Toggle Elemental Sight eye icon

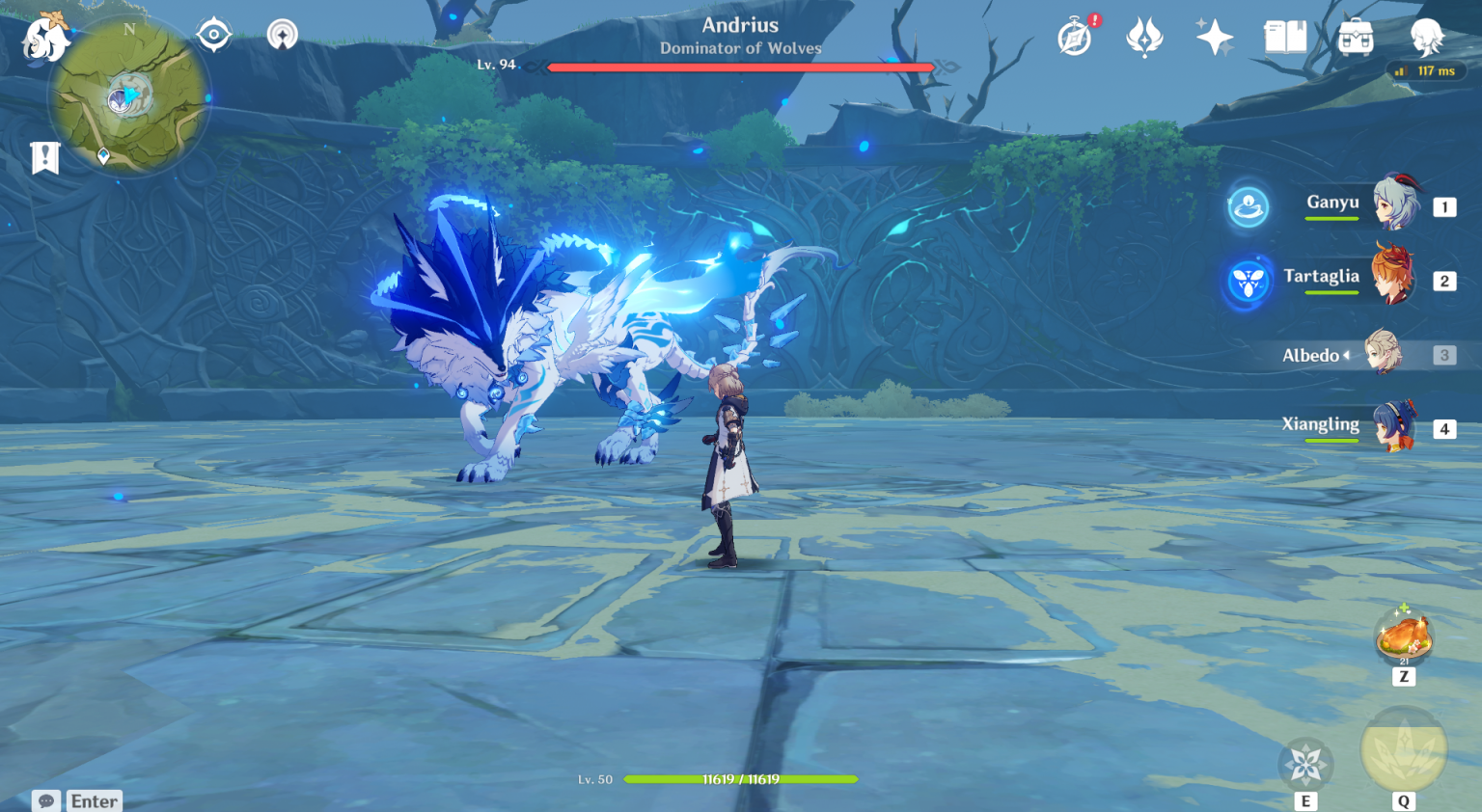[x=211, y=32]
